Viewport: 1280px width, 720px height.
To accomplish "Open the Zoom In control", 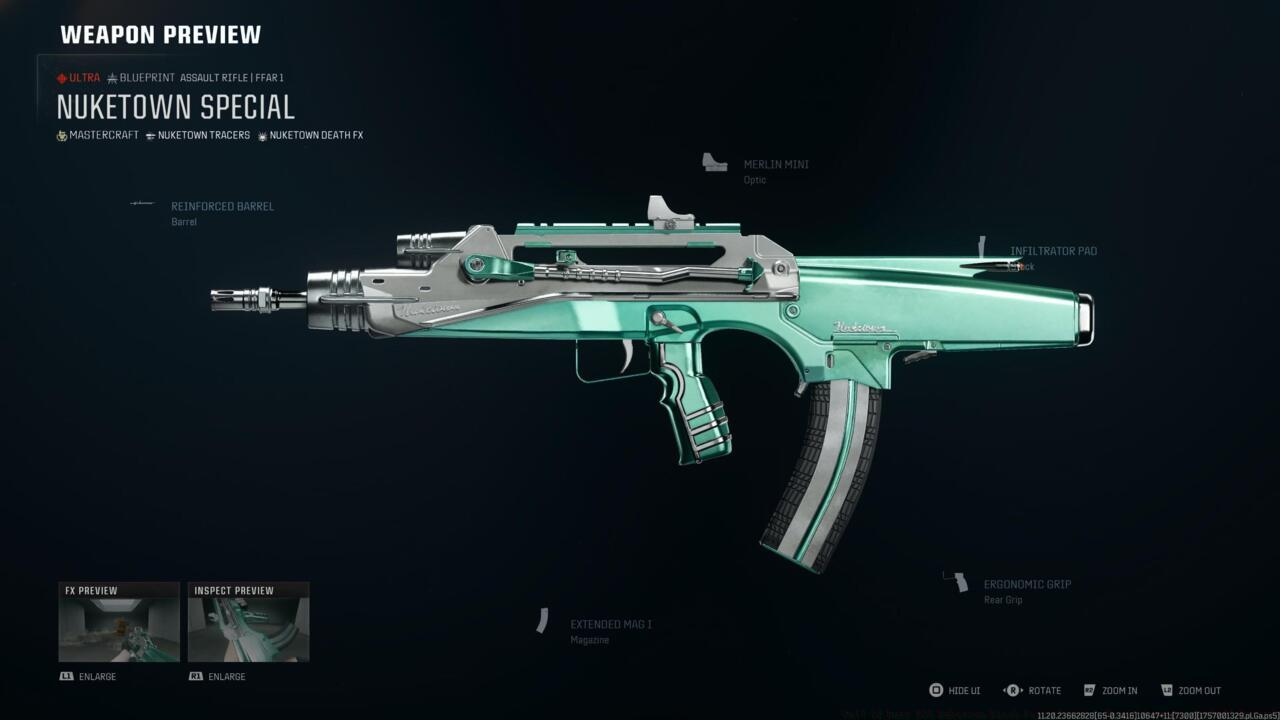I will (x=1113, y=690).
